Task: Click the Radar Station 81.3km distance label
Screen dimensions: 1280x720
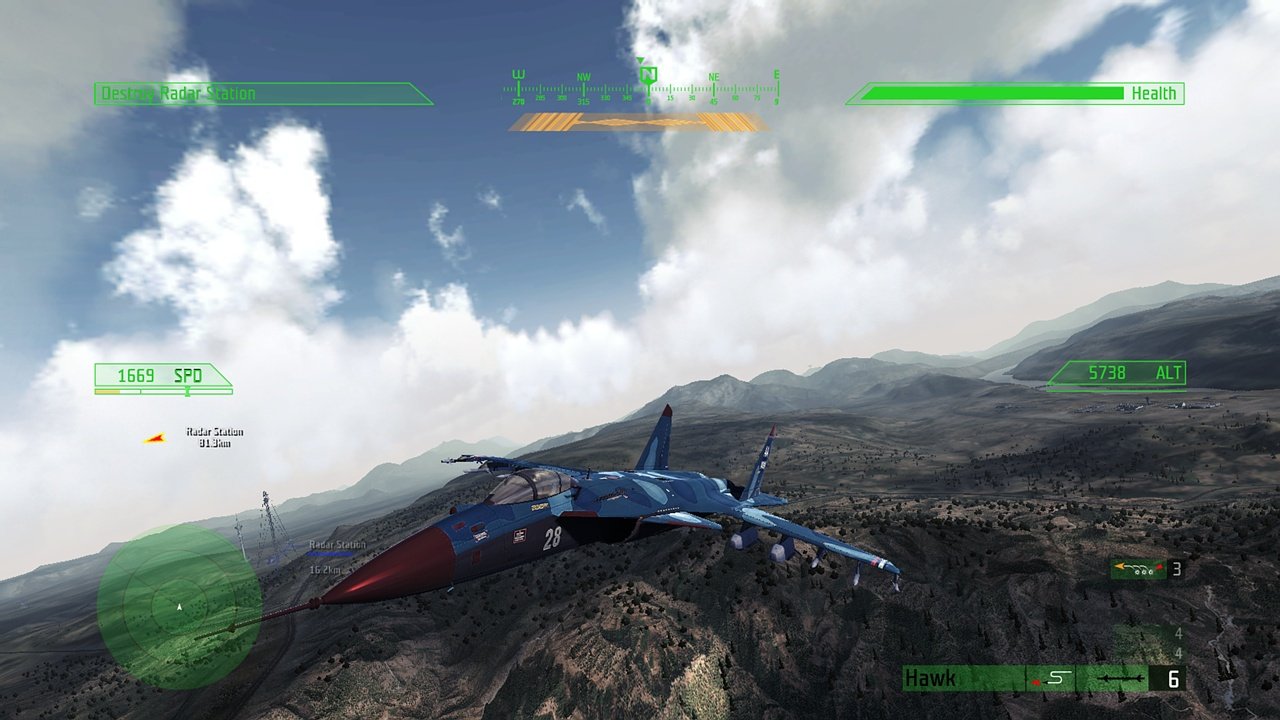Action: [210, 436]
